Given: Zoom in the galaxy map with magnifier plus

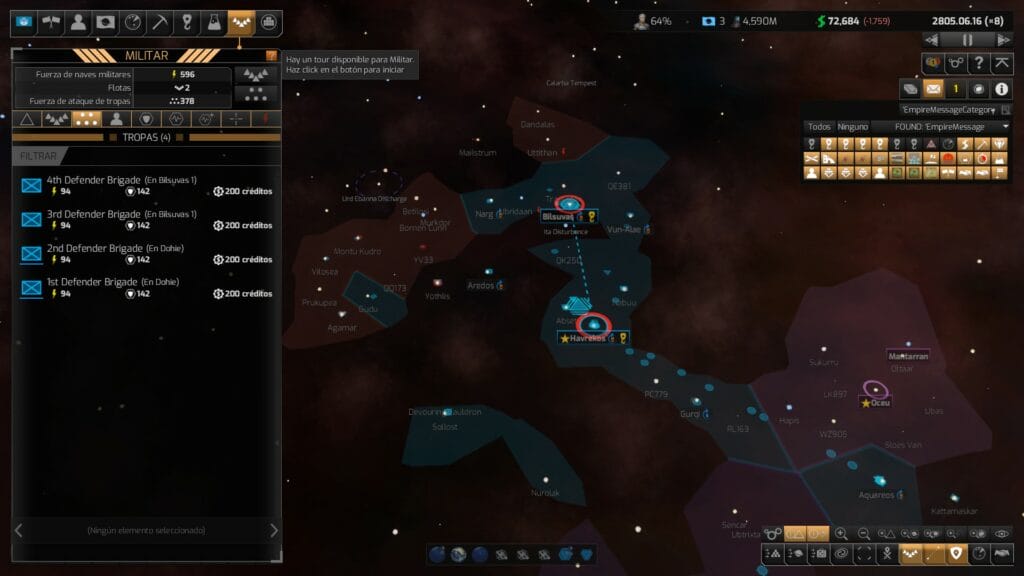Looking at the screenshot, I should point(841,534).
